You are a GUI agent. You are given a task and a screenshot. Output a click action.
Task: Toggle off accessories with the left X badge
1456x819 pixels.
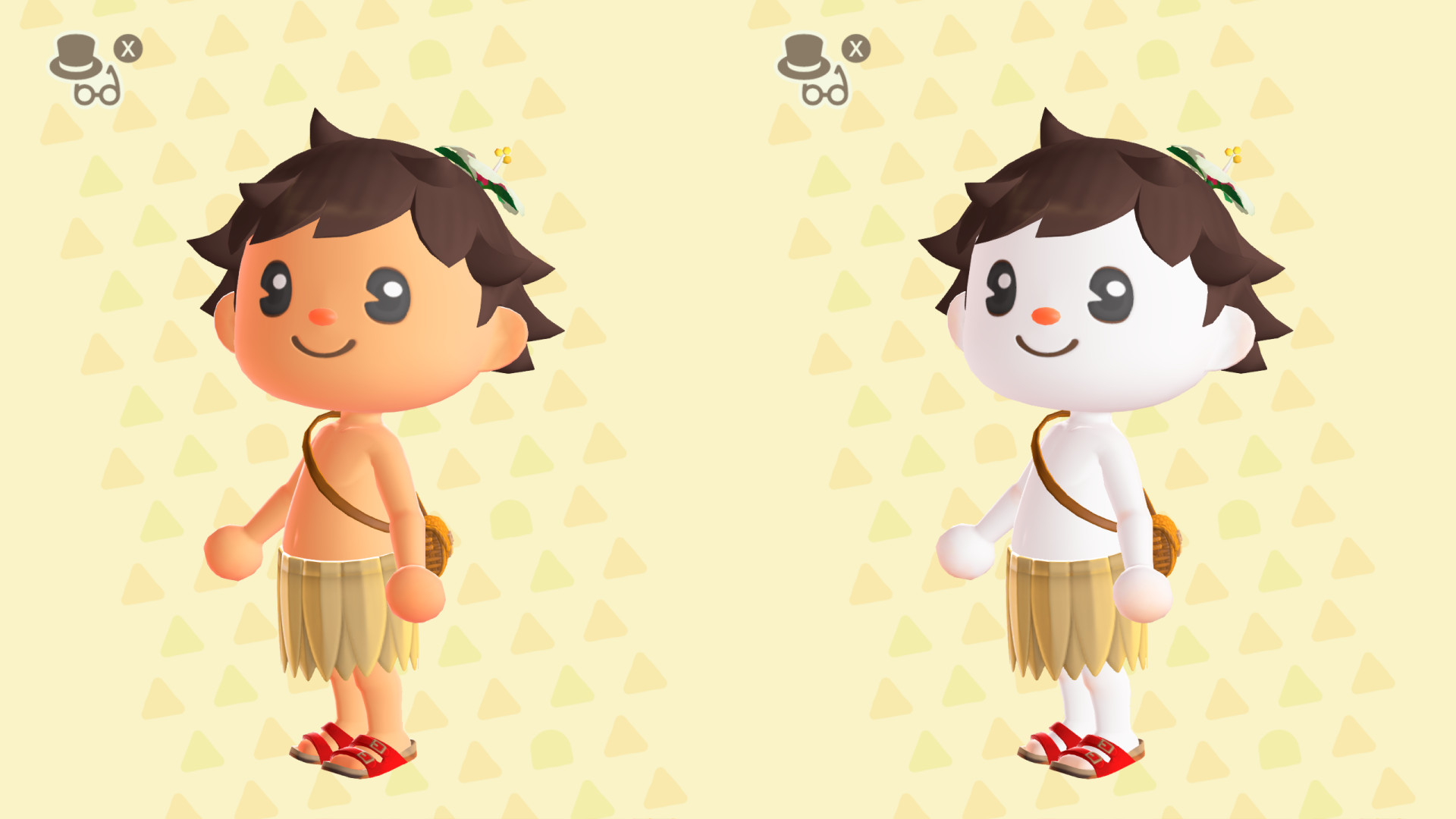click(x=127, y=47)
